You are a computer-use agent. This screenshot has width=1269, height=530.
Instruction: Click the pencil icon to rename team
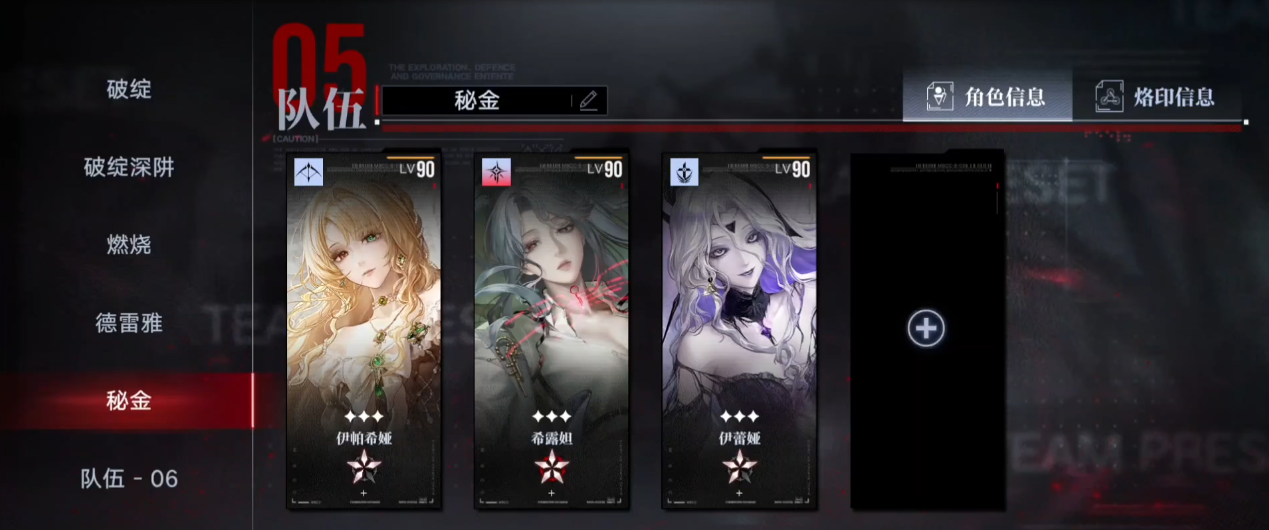588,100
